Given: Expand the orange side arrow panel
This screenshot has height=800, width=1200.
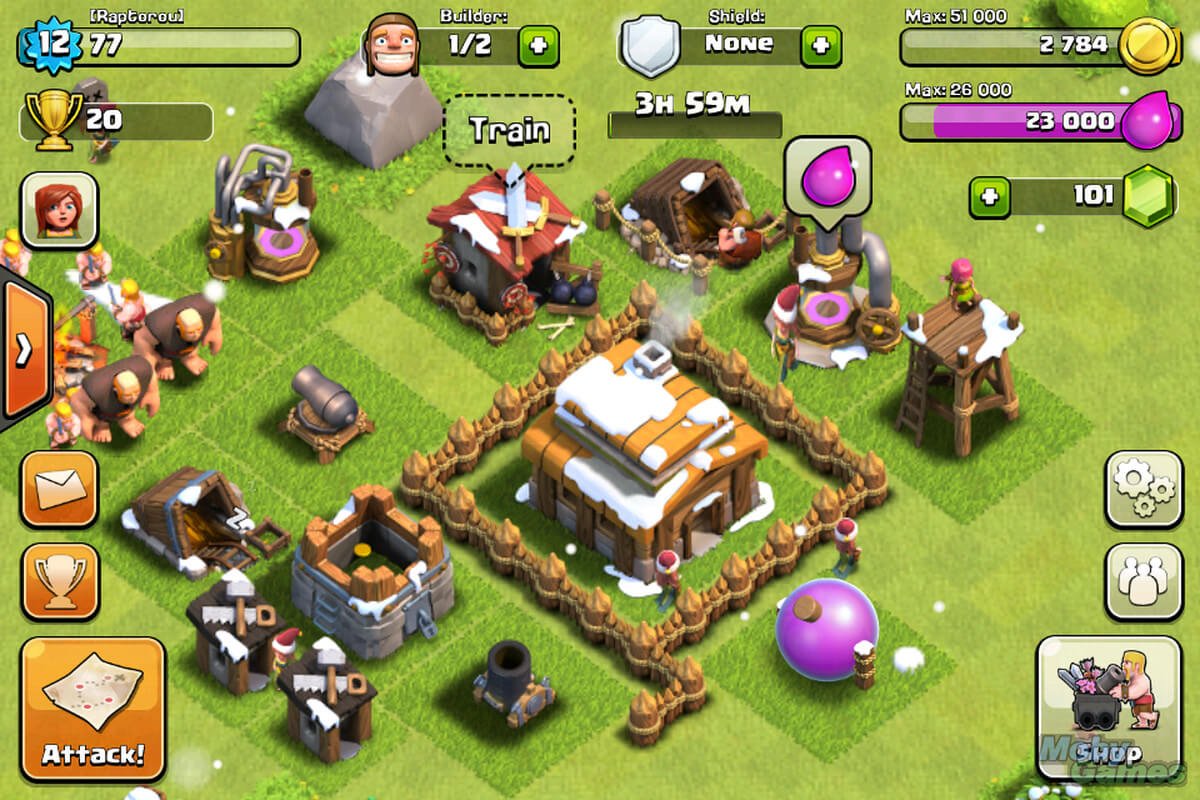Looking at the screenshot, I should coord(24,350).
